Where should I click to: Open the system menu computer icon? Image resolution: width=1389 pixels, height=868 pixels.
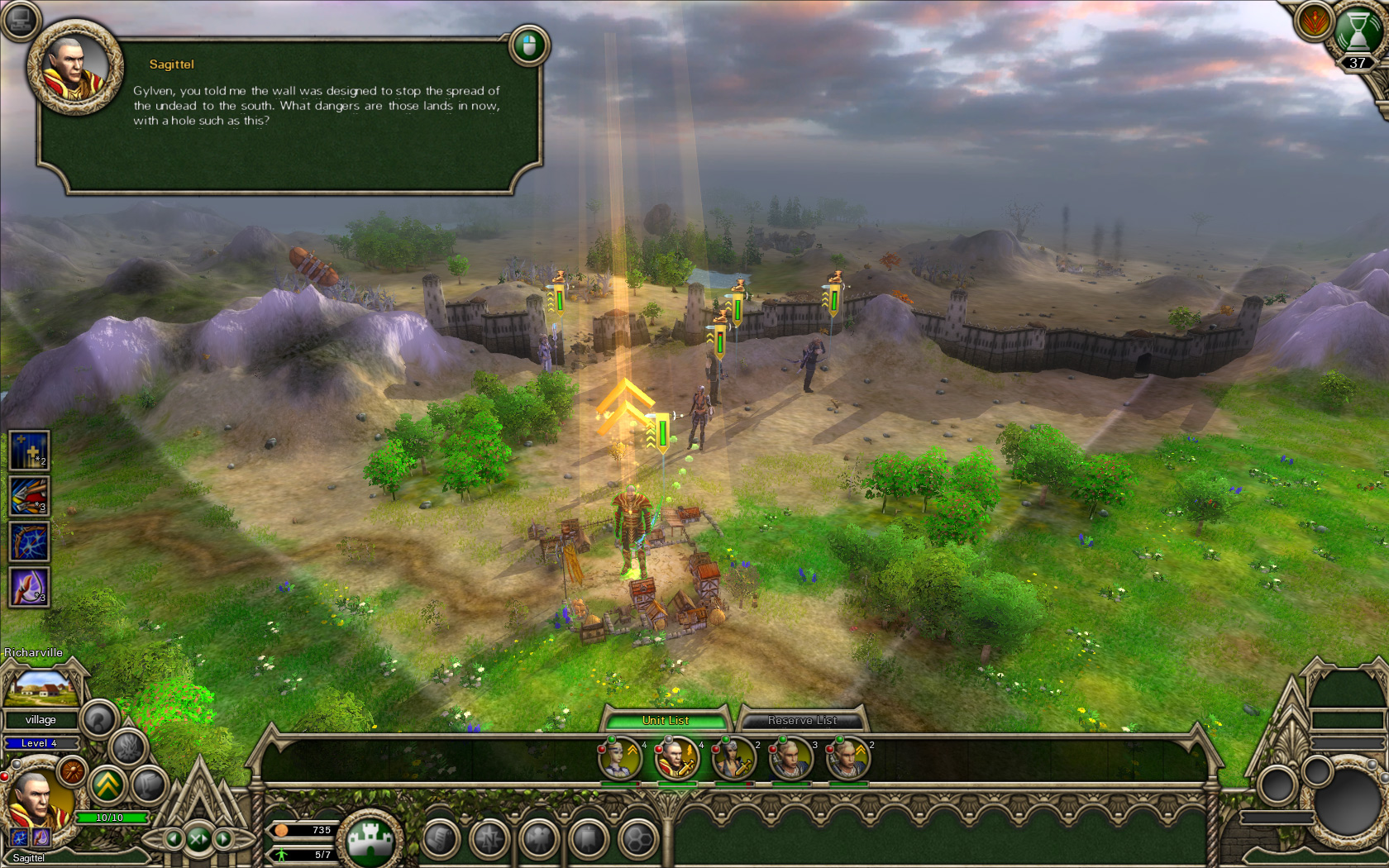click(x=20, y=21)
